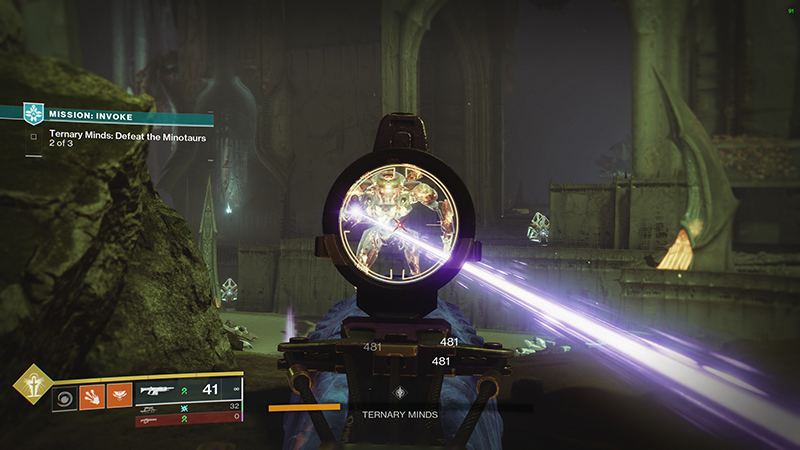
Task: Select the Ternary Minds objective entry
Action: pyautogui.click(x=127, y=137)
